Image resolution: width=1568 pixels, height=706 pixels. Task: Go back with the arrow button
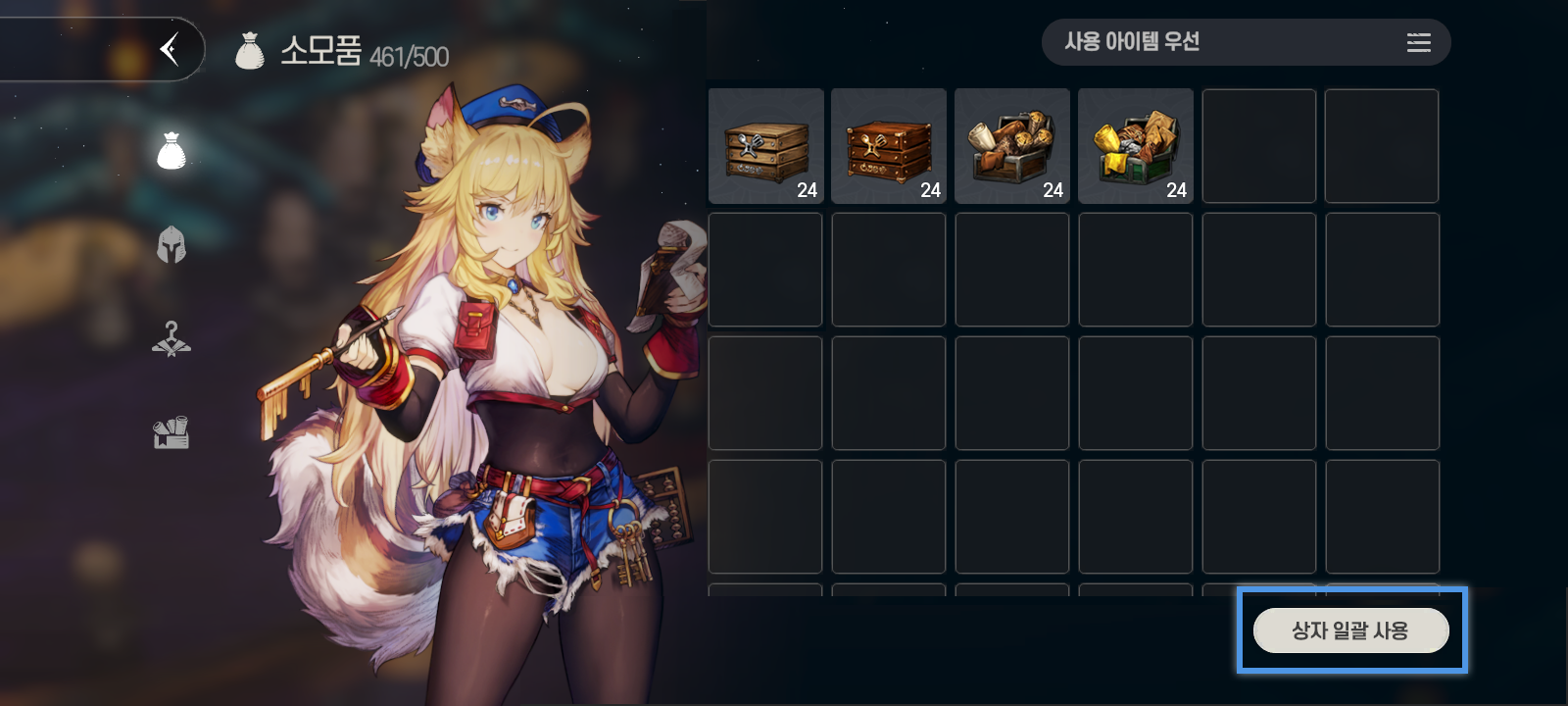(170, 48)
